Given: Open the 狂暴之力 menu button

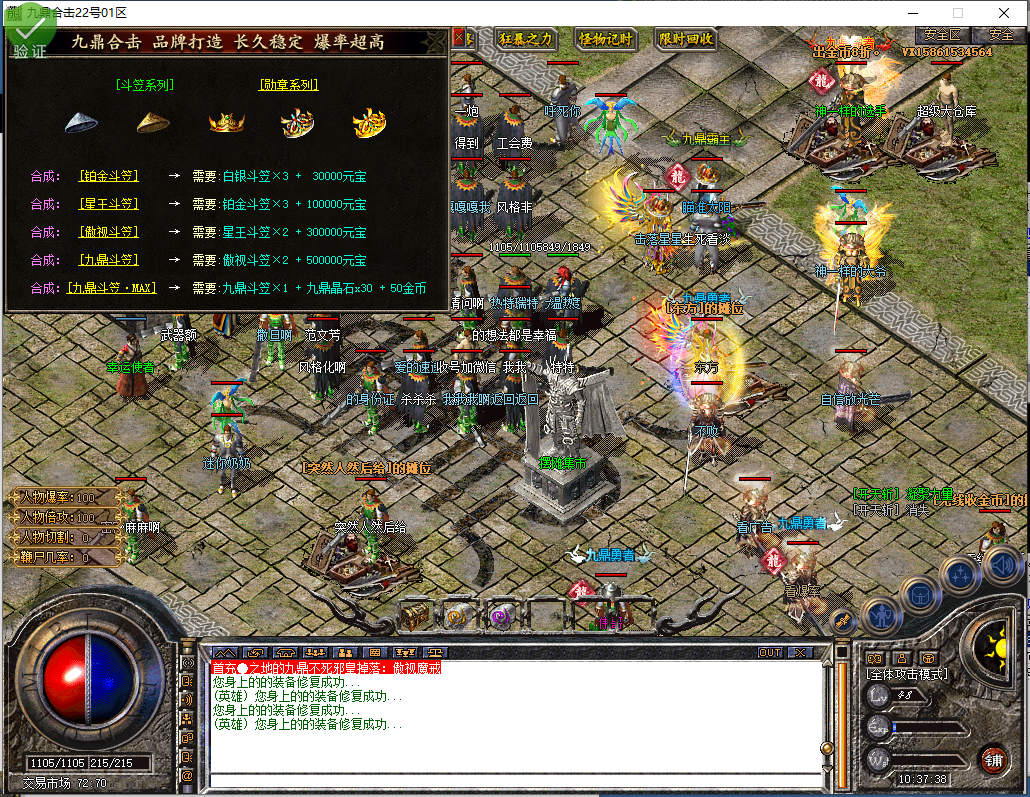Looking at the screenshot, I should [x=525, y=39].
